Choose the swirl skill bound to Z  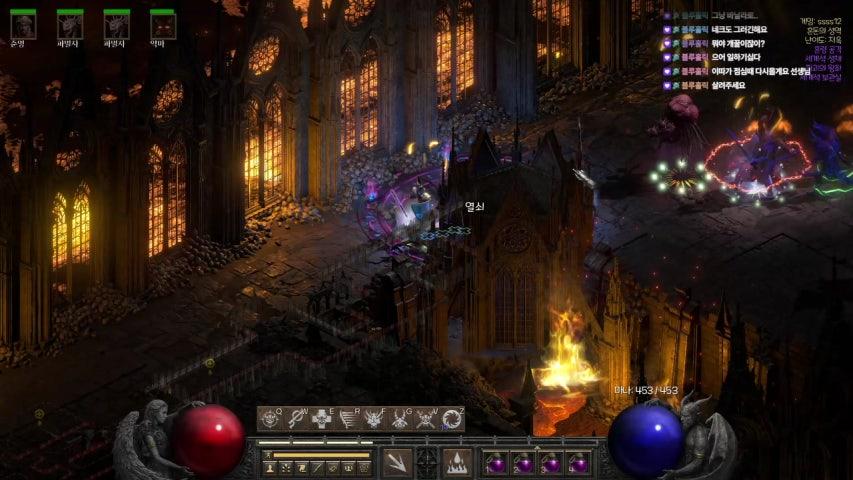453,419
